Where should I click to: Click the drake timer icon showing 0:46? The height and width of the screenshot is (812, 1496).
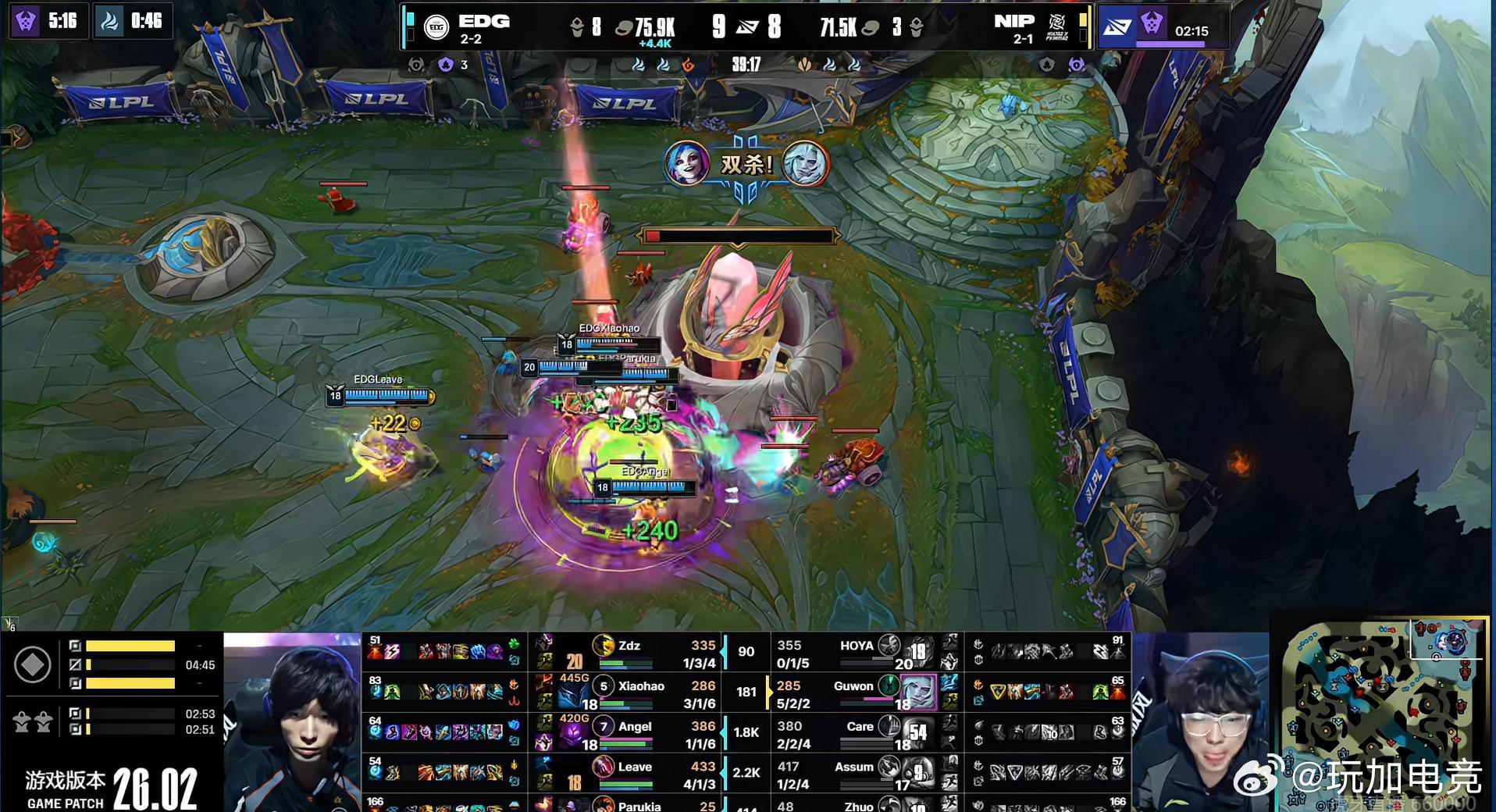pyautogui.click(x=106, y=22)
